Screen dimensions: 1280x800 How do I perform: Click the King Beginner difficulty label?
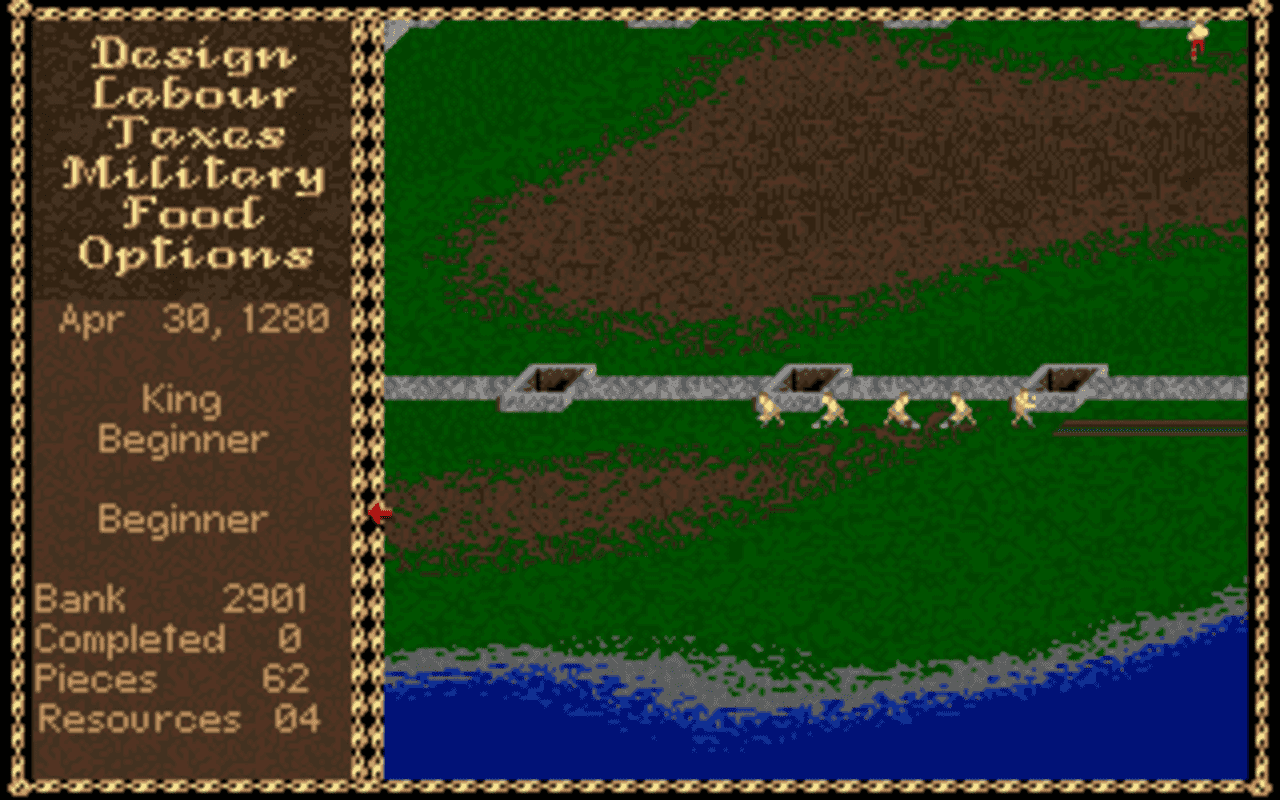182,420
